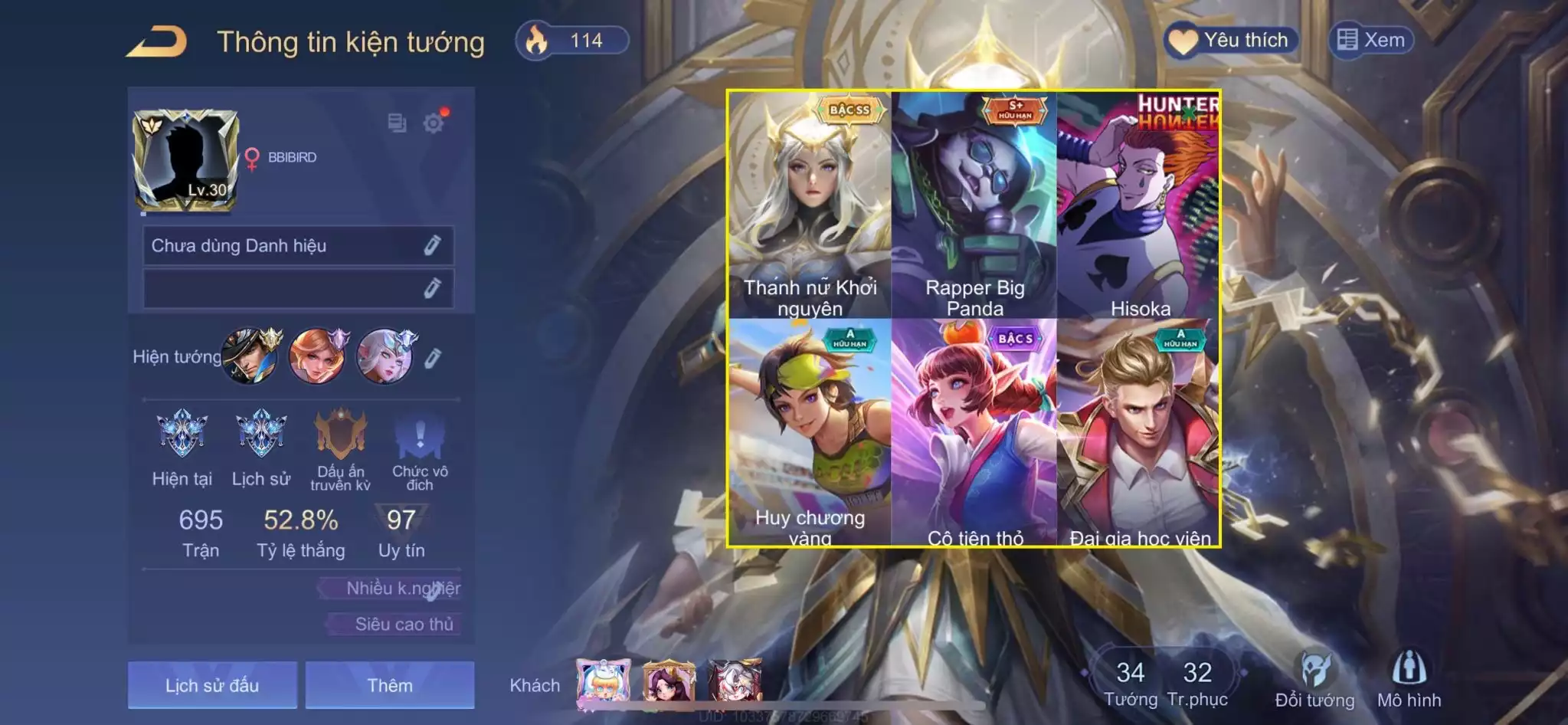Image resolution: width=1568 pixels, height=725 pixels.
Task: Click the player avatar portrait
Action: (185, 160)
